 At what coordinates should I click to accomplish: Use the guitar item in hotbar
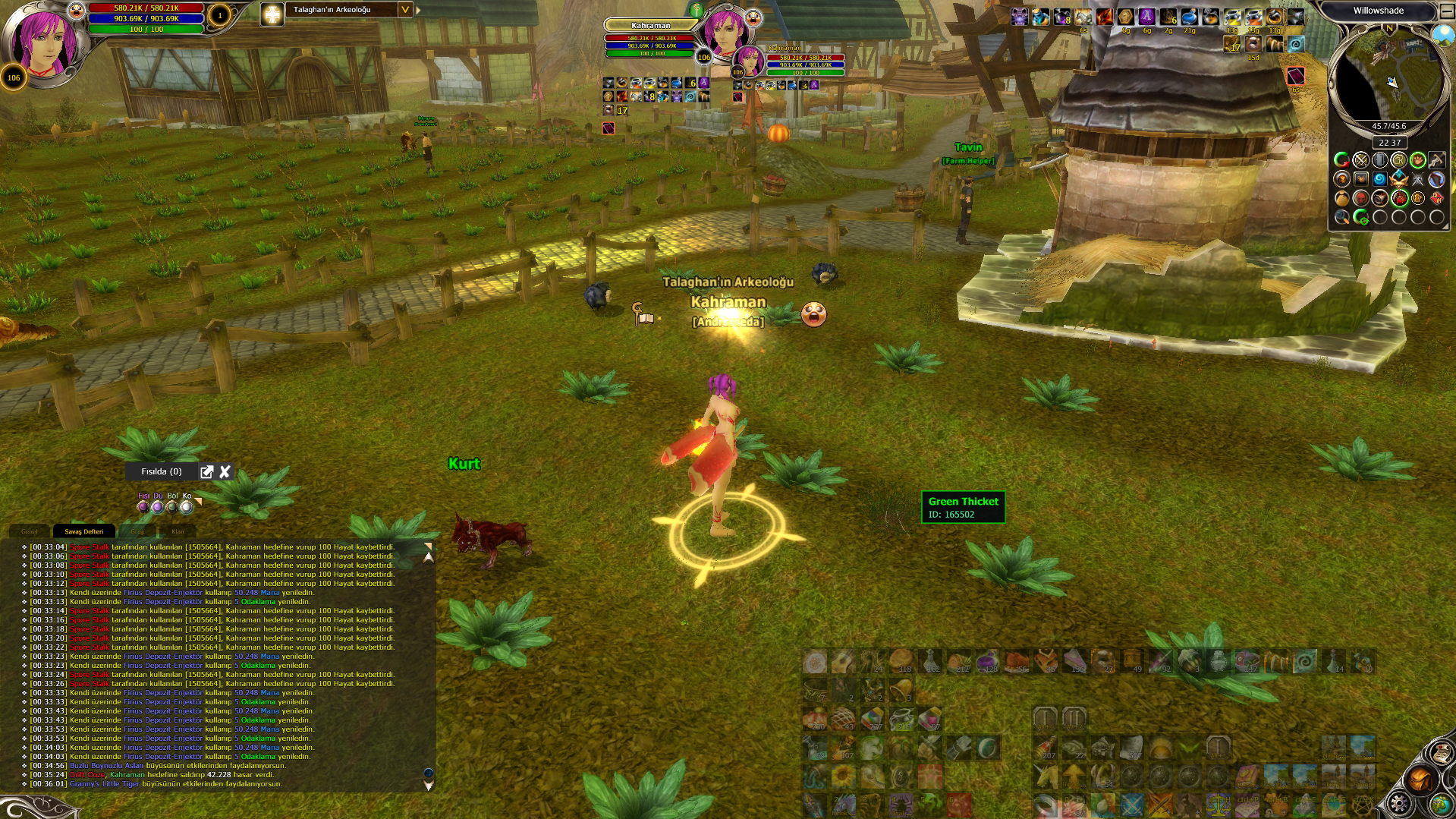pyautogui.click(x=843, y=663)
